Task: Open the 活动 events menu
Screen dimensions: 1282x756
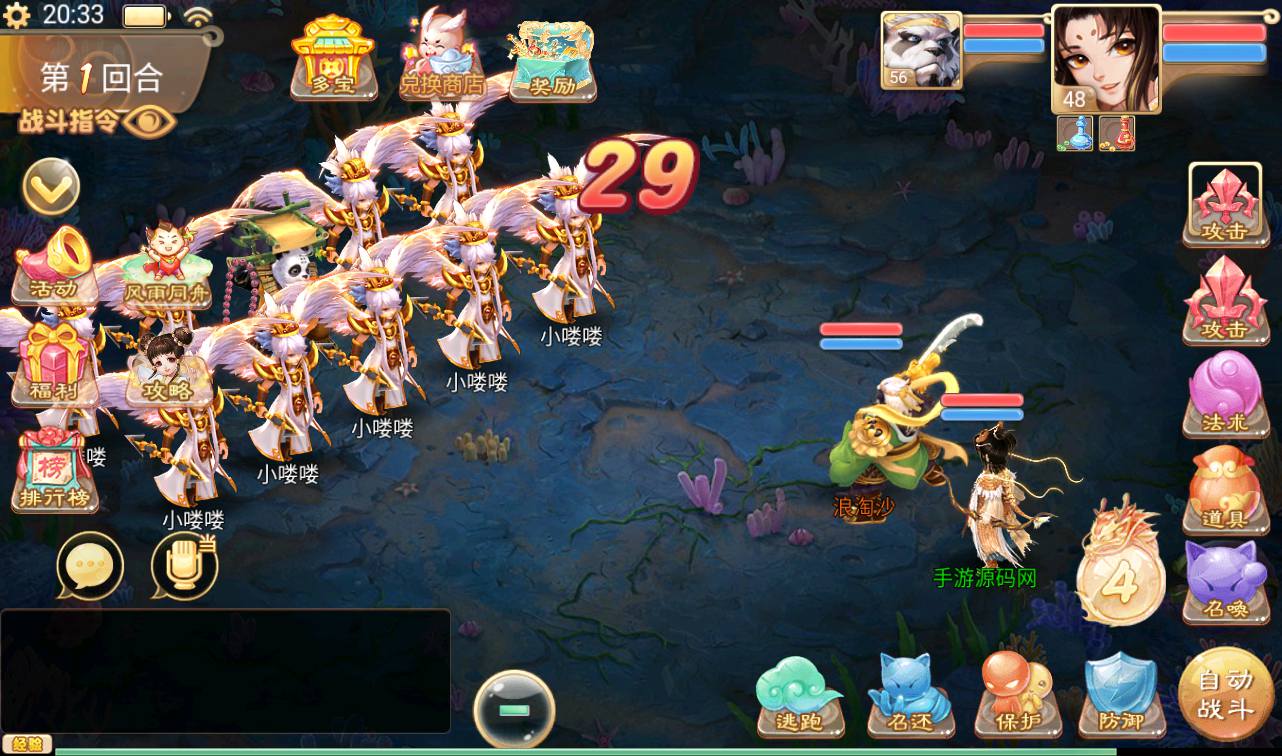Action: pyautogui.click(x=55, y=265)
